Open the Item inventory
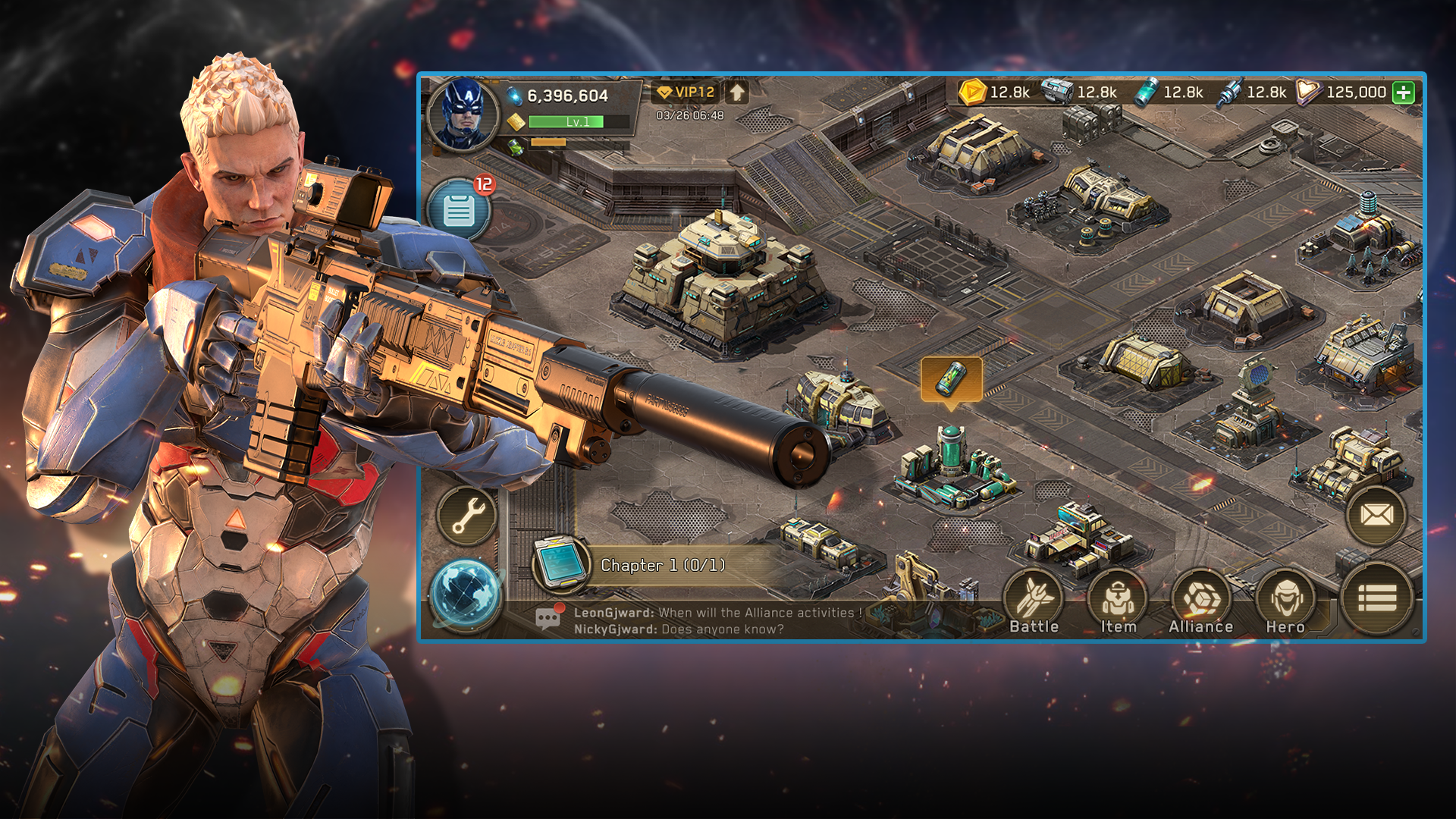This screenshot has height=819, width=1456. tap(1118, 603)
